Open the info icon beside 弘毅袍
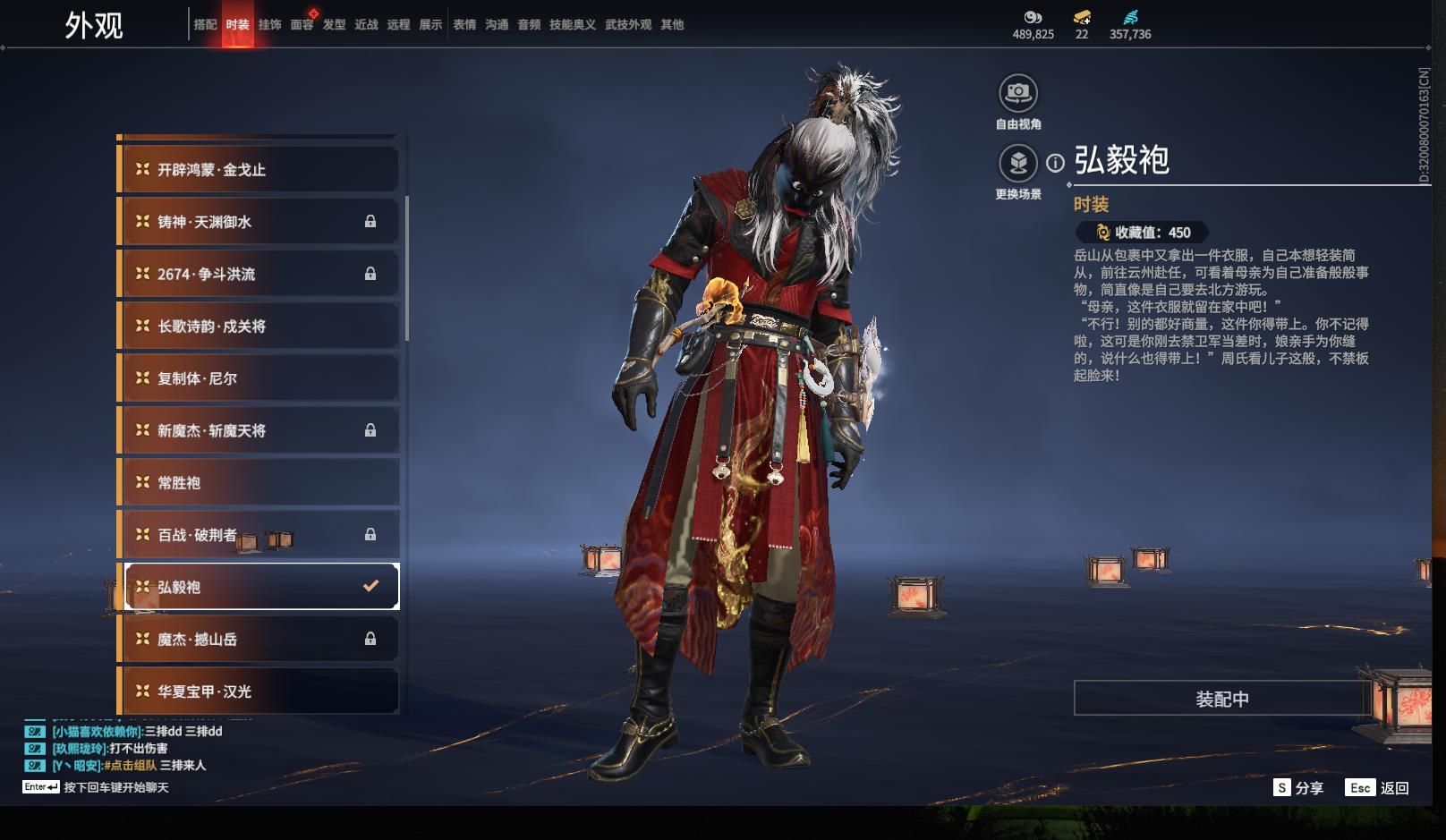 coord(1056,163)
